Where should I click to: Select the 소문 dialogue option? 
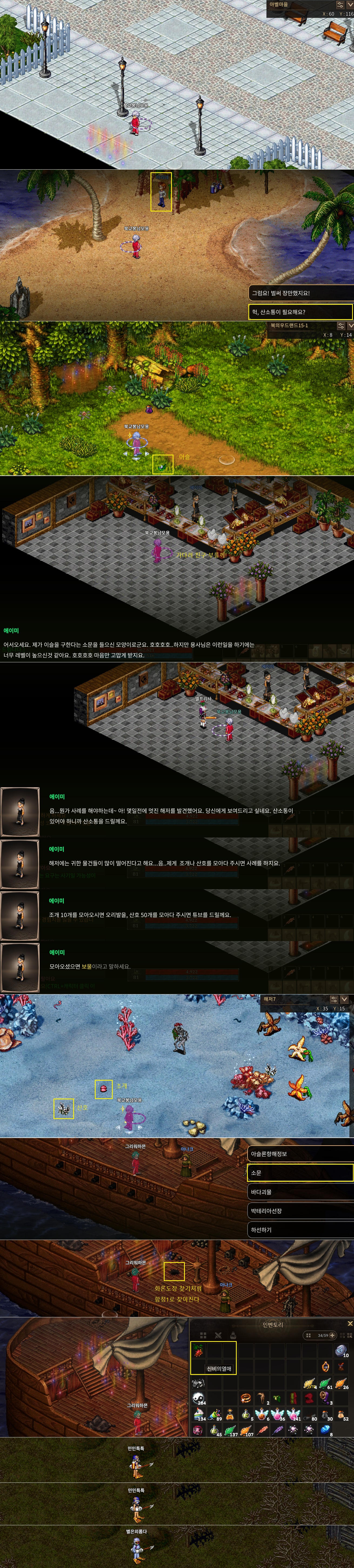pyautogui.click(x=299, y=1172)
